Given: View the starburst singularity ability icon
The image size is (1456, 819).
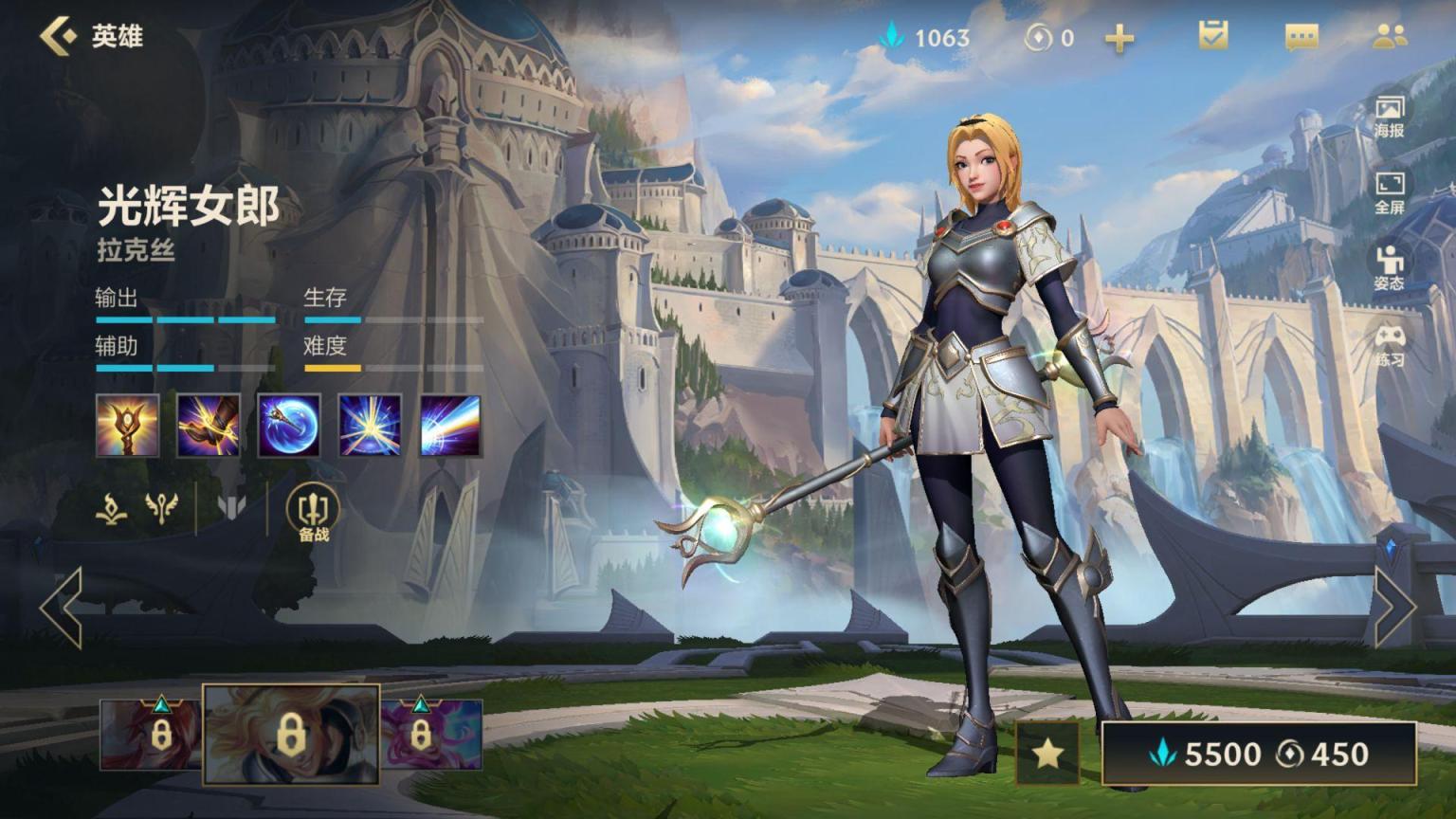Looking at the screenshot, I should click(x=370, y=426).
